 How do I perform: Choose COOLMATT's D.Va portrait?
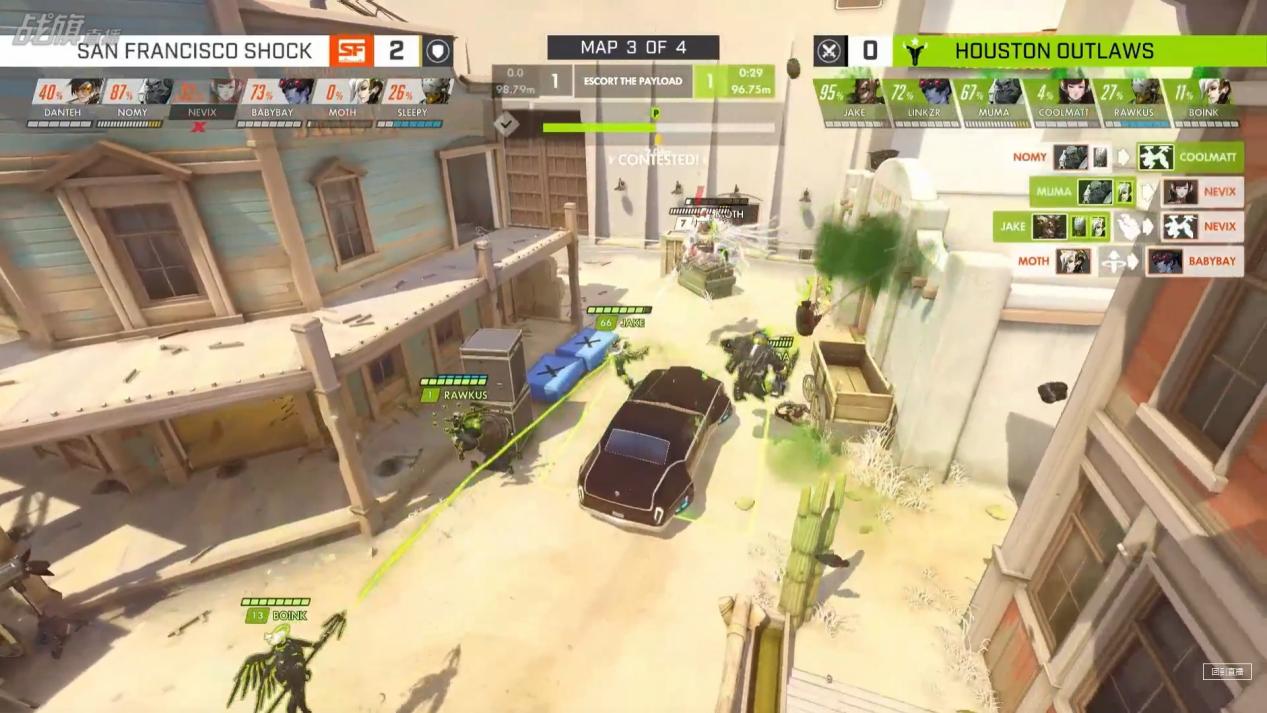coord(1074,93)
